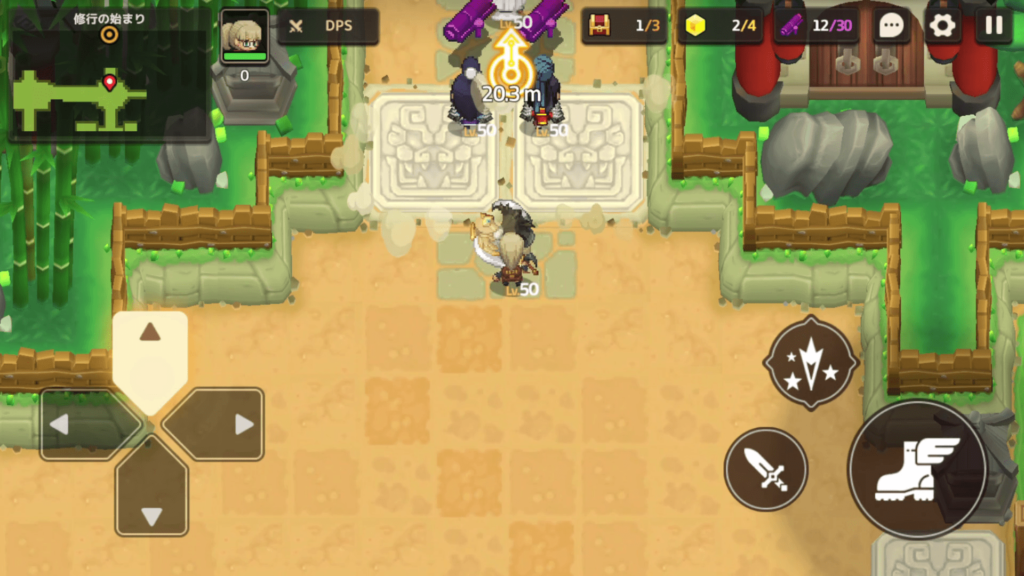Viewport: 1024px width, 576px height.
Task: Attack with the sword button
Action: pos(766,468)
